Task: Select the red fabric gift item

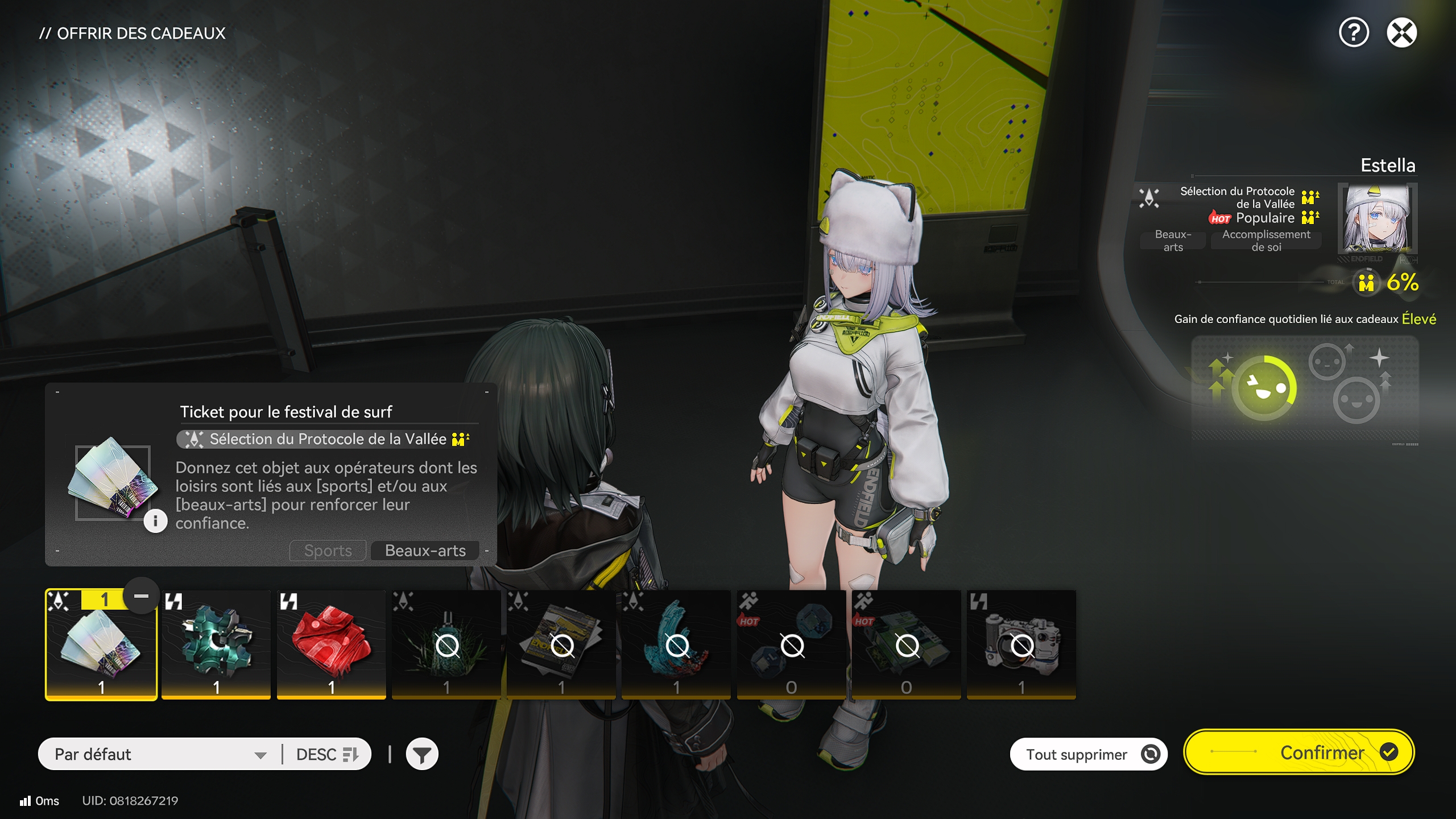Action: 331,643
